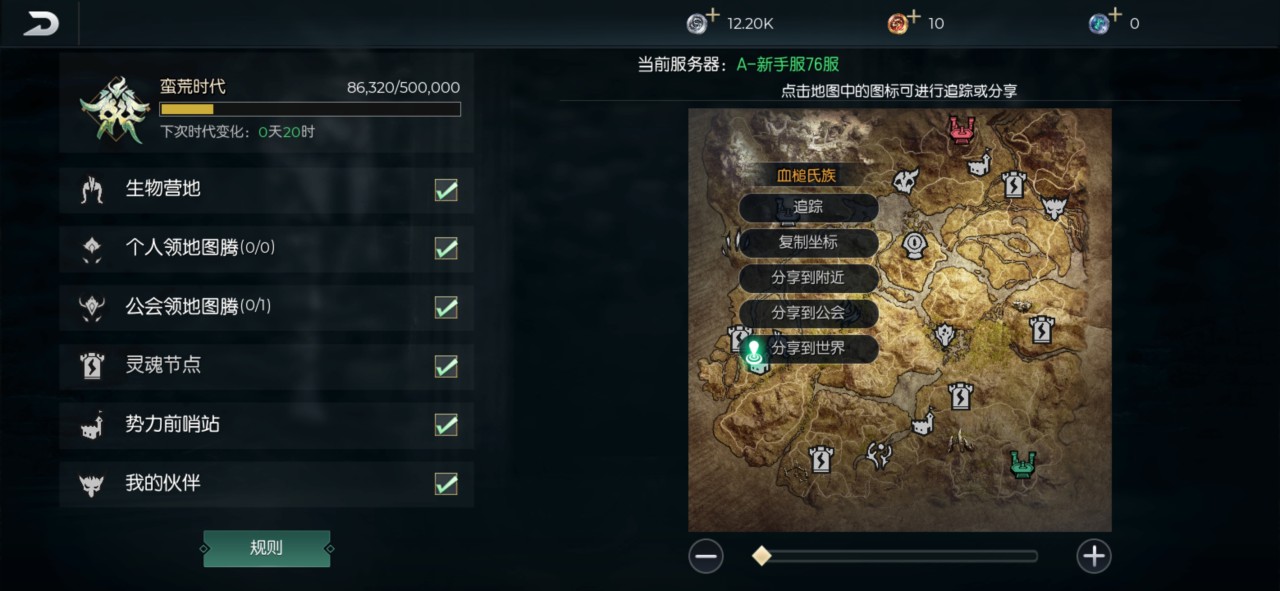This screenshot has width=1280, height=591.
Task: Toggle the 个人领地图腾 filter checkbox
Action: 446,248
